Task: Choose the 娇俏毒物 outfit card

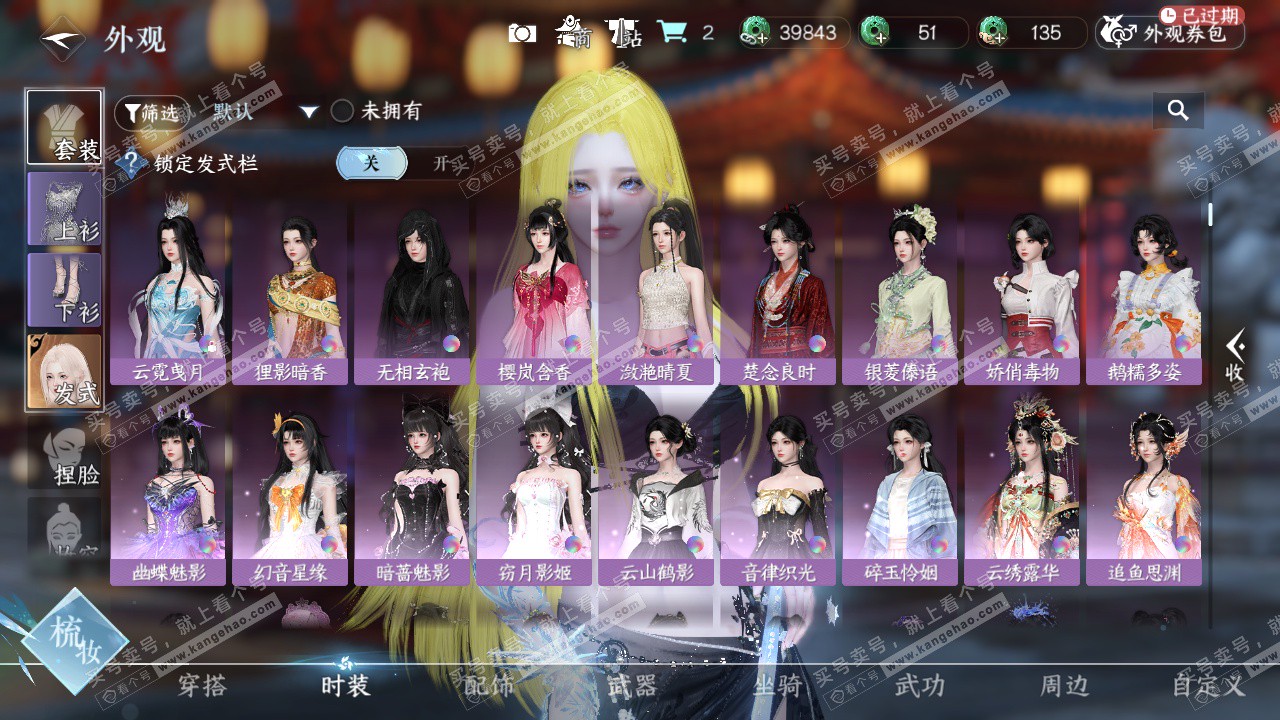Action: pyautogui.click(x=1022, y=290)
